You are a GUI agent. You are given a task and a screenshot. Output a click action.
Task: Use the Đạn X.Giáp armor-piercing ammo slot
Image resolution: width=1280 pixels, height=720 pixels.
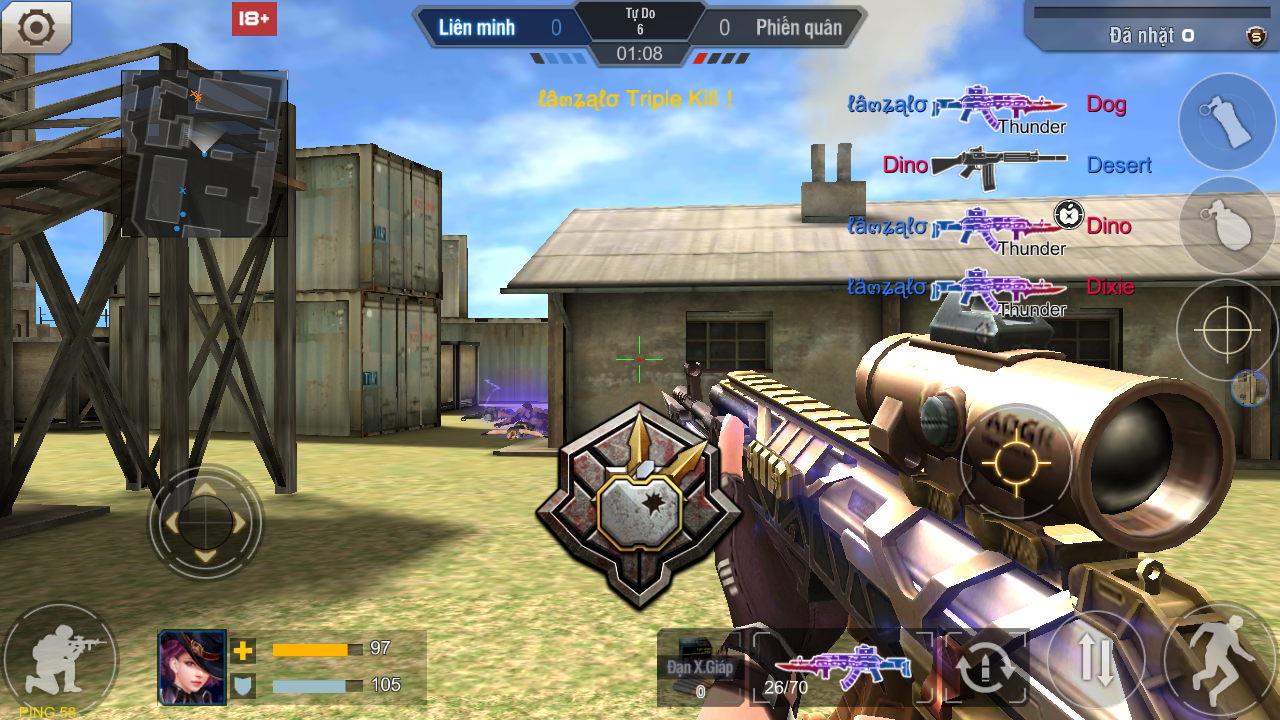pos(698,667)
